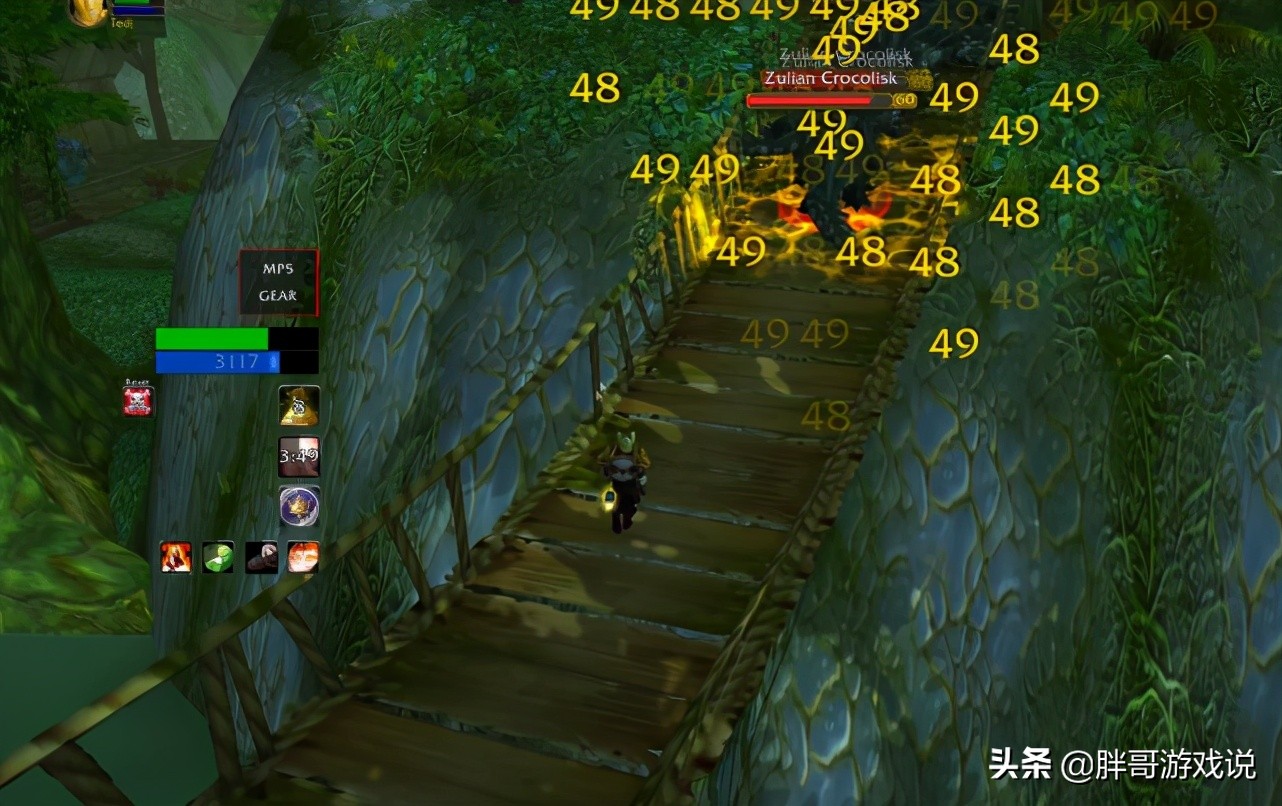Toggle the GEAR display option
This screenshot has width=1282, height=806.
tap(277, 296)
